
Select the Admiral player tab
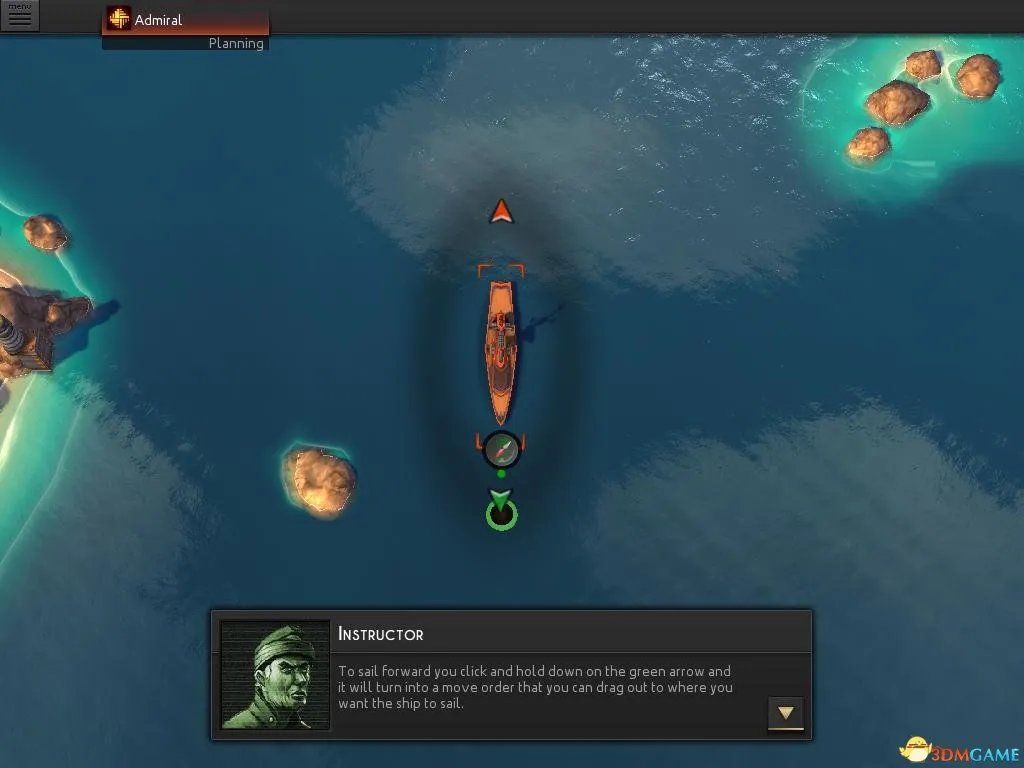click(x=185, y=20)
